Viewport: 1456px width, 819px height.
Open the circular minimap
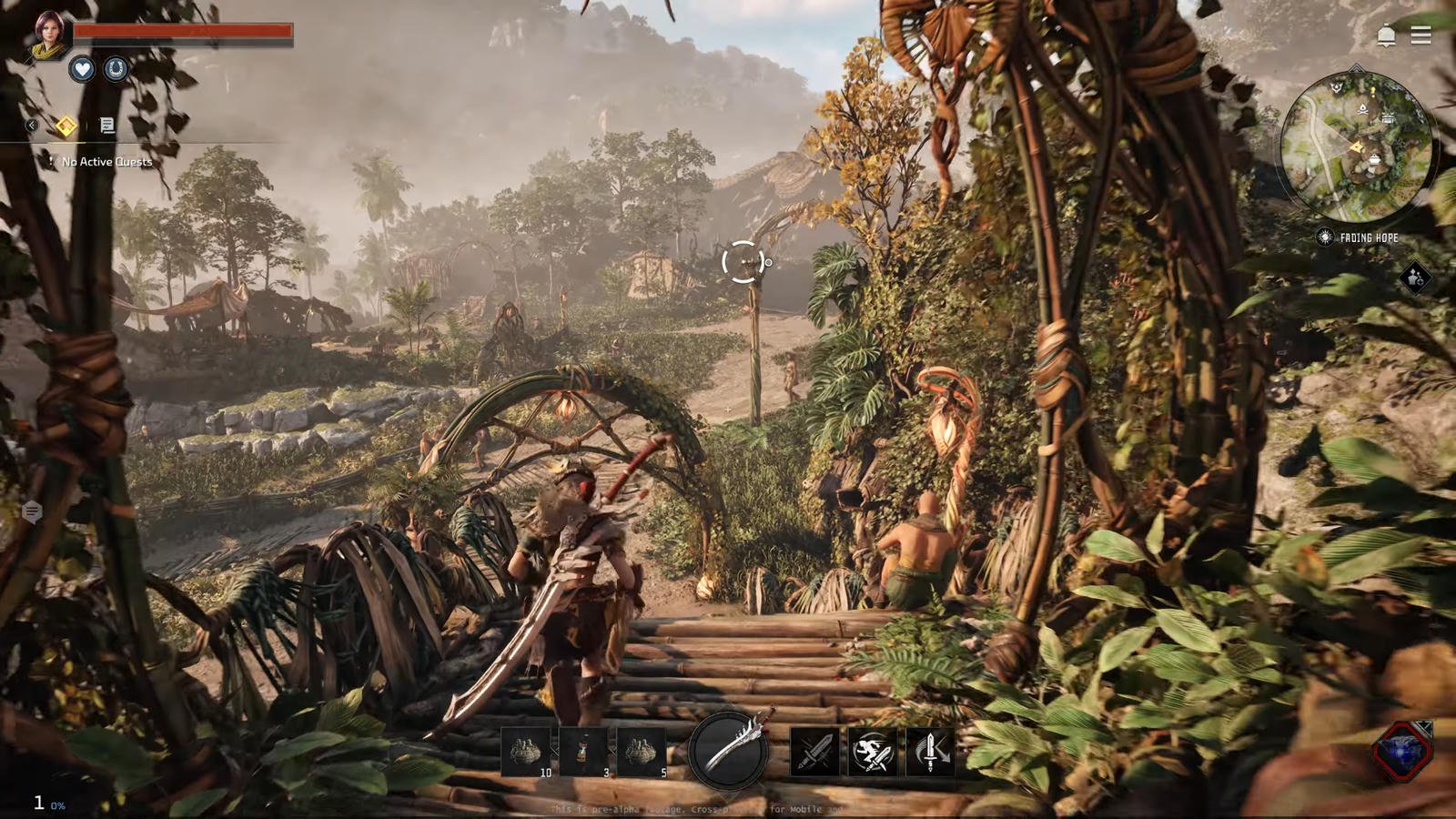point(1355,147)
